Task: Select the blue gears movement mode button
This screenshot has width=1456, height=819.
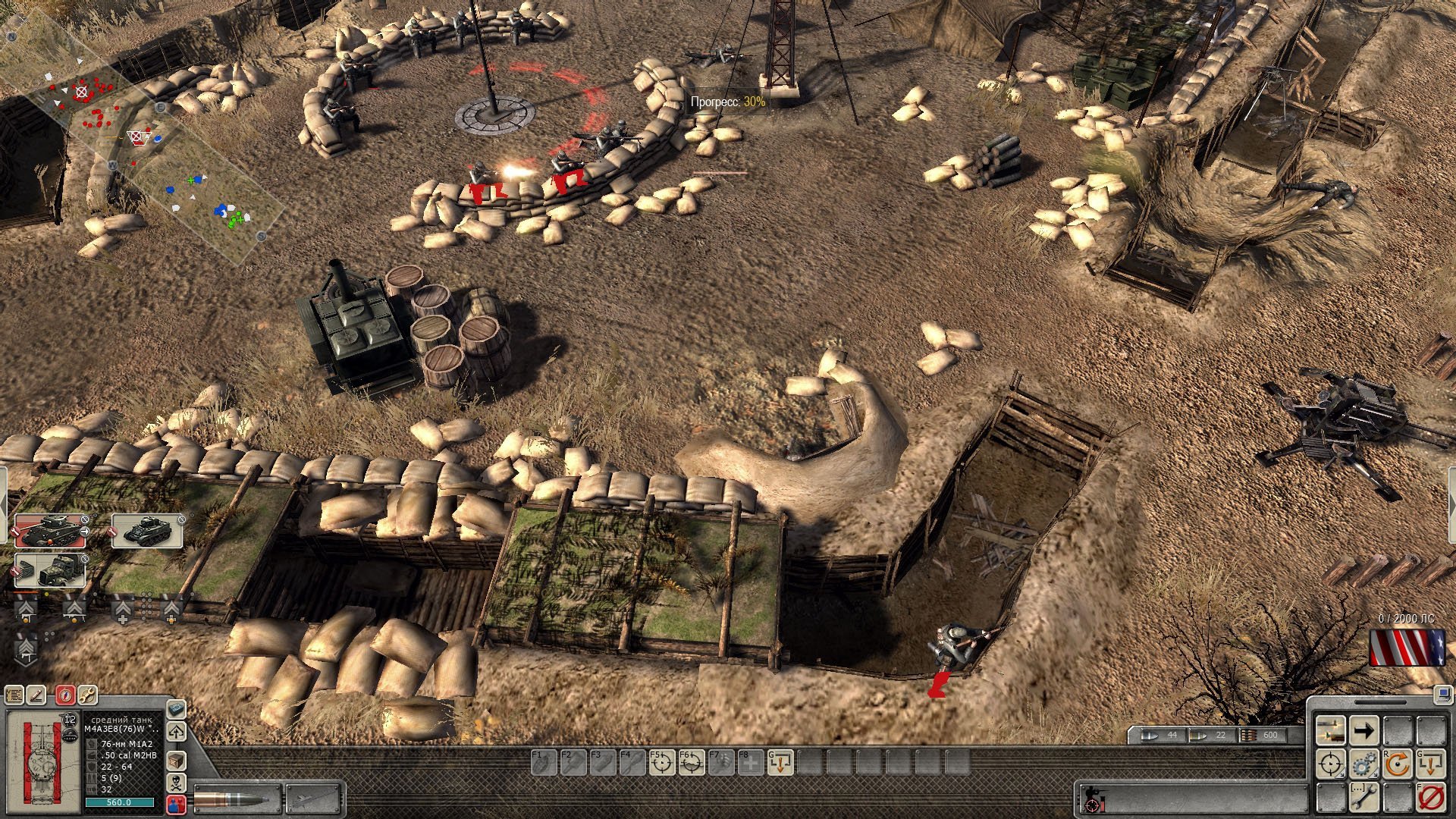Action: coord(1363,764)
